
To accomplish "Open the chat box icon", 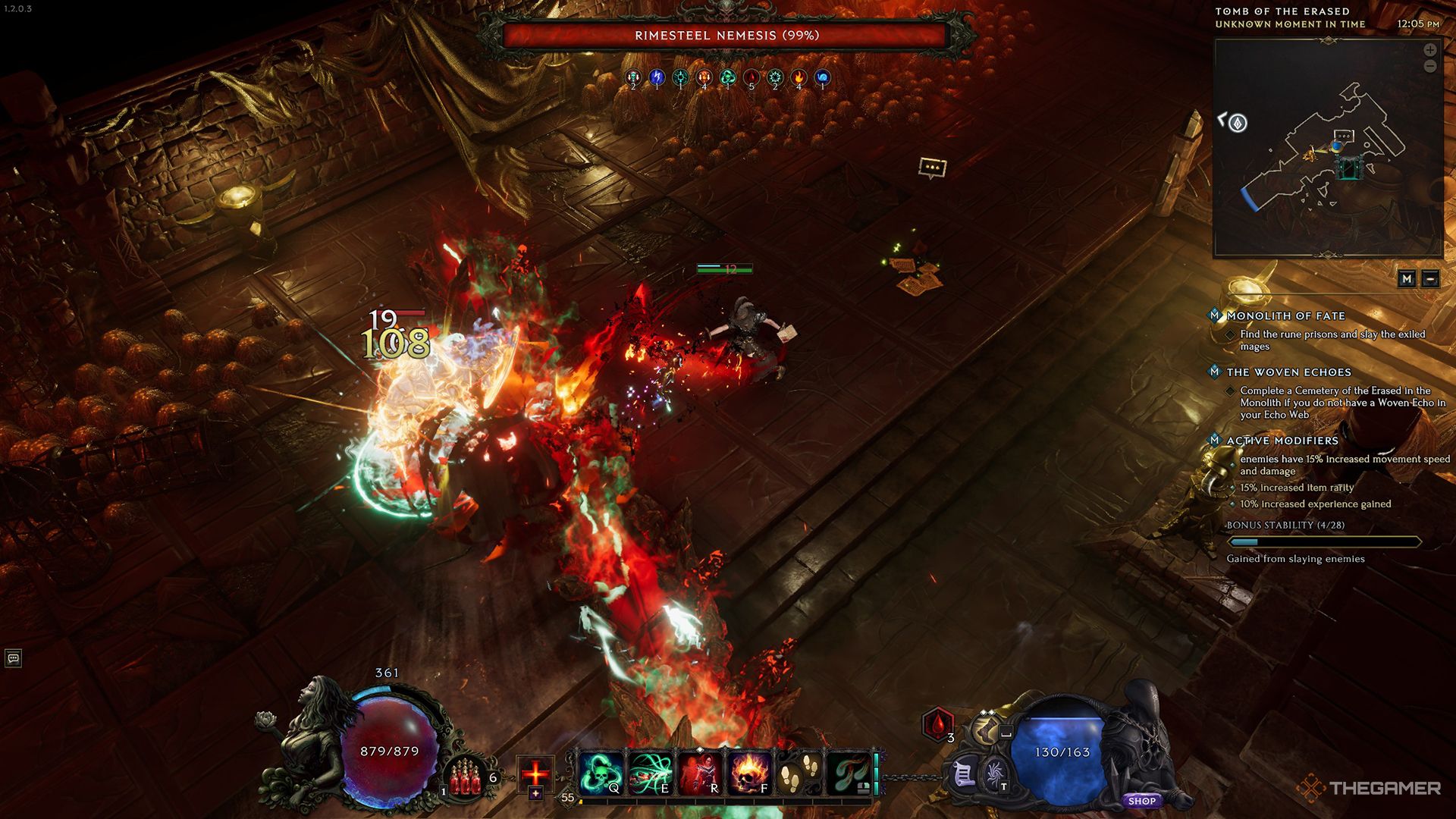I will pyautogui.click(x=13, y=658).
